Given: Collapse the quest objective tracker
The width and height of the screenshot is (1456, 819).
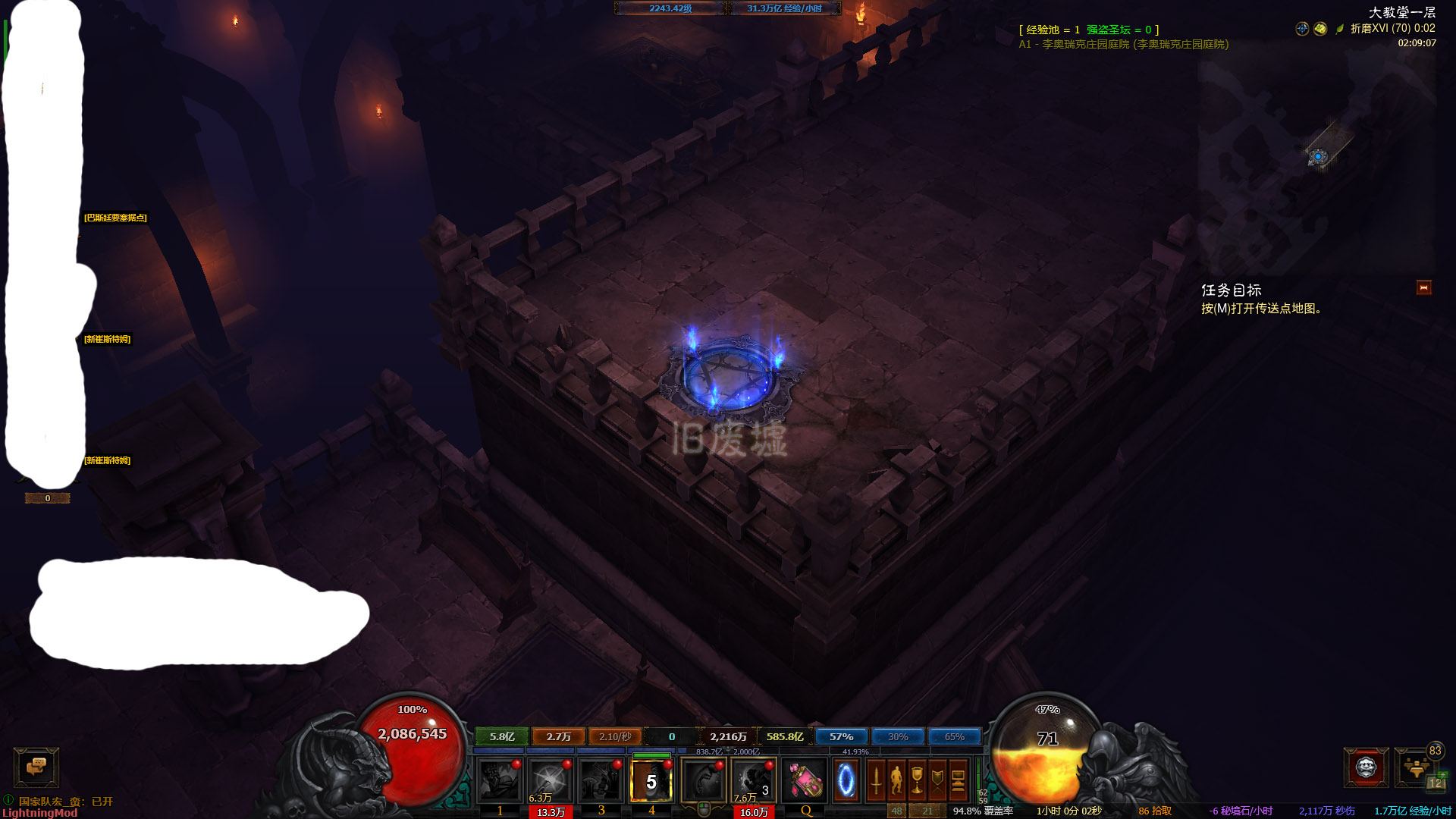Looking at the screenshot, I should (1423, 288).
